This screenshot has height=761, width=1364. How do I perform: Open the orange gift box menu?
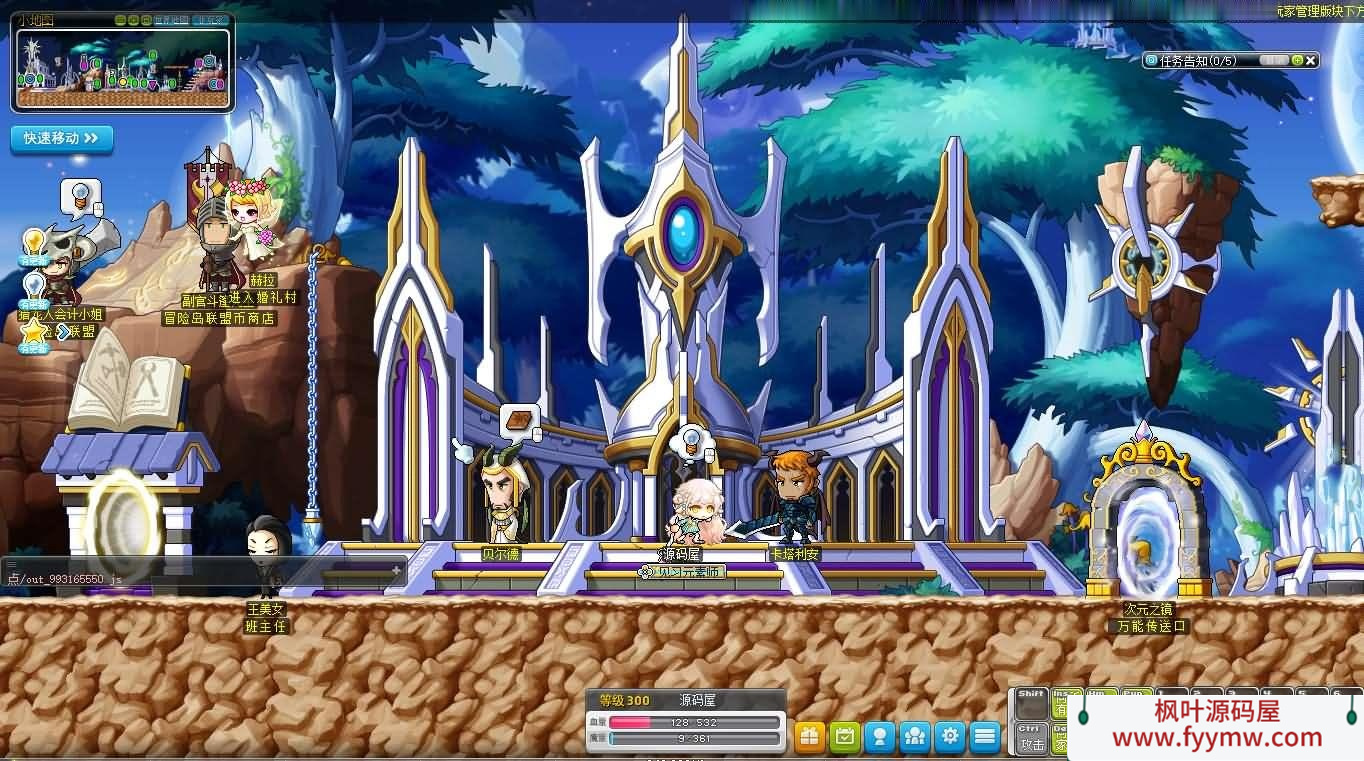click(x=810, y=737)
